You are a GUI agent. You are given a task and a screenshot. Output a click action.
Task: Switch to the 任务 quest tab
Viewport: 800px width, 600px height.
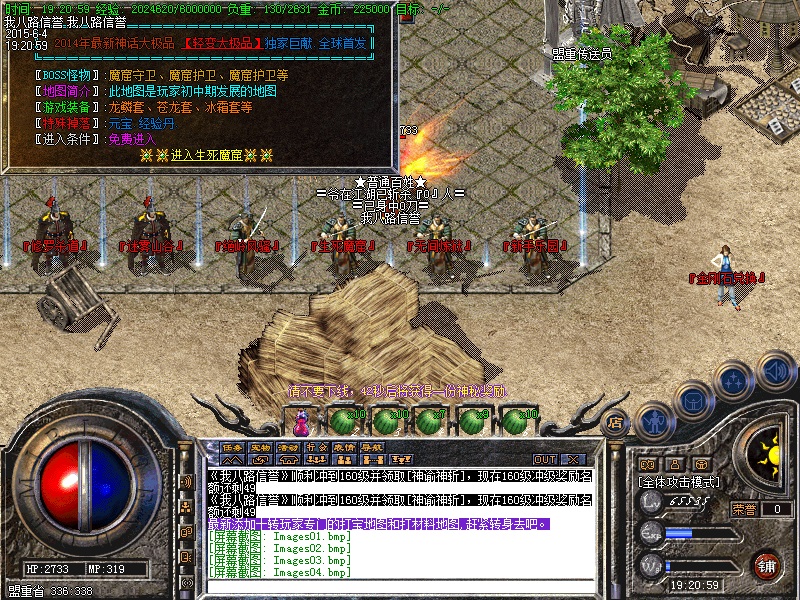click(233, 447)
